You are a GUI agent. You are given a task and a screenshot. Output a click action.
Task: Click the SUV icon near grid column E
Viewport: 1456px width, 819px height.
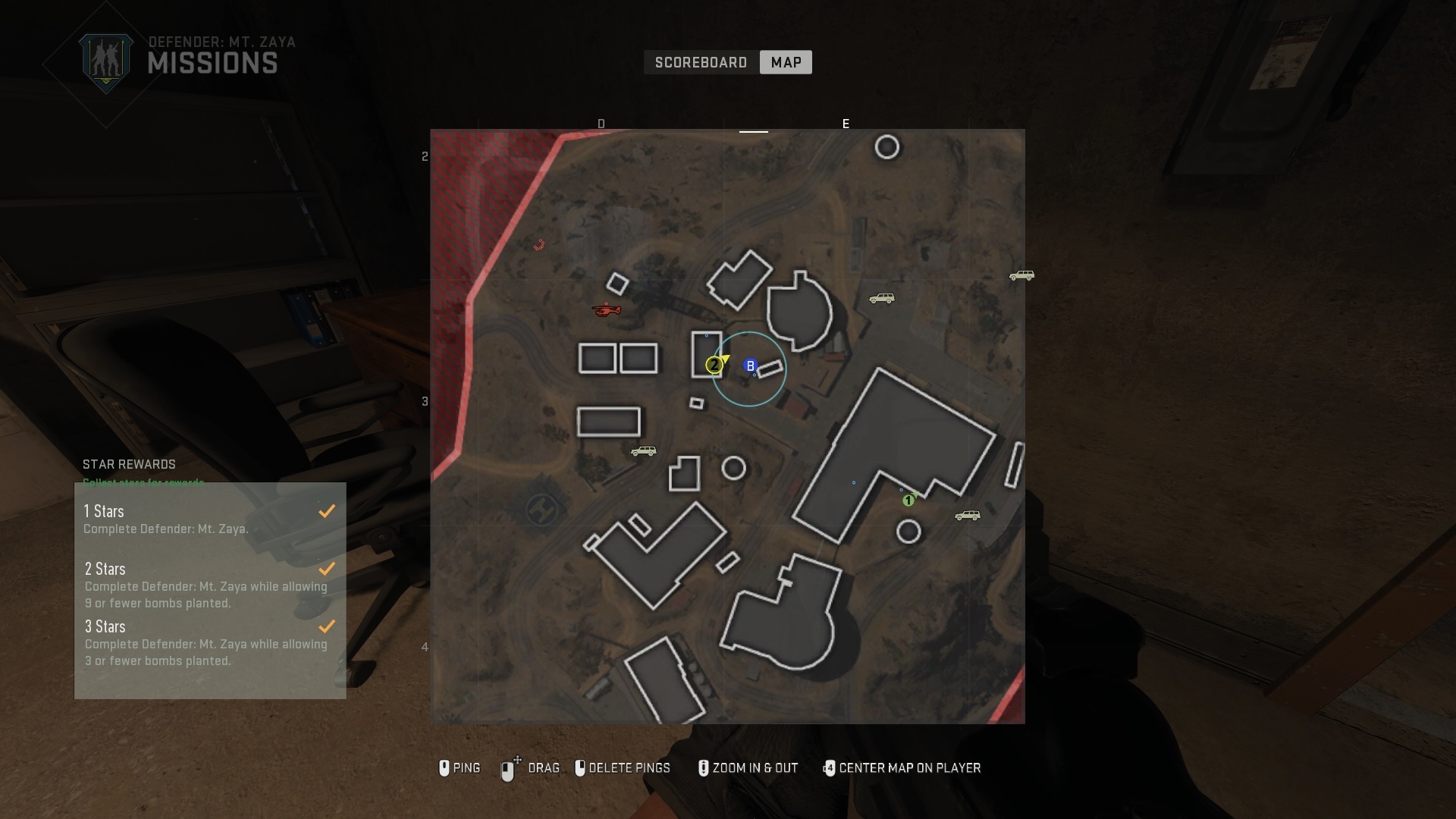coord(882,298)
